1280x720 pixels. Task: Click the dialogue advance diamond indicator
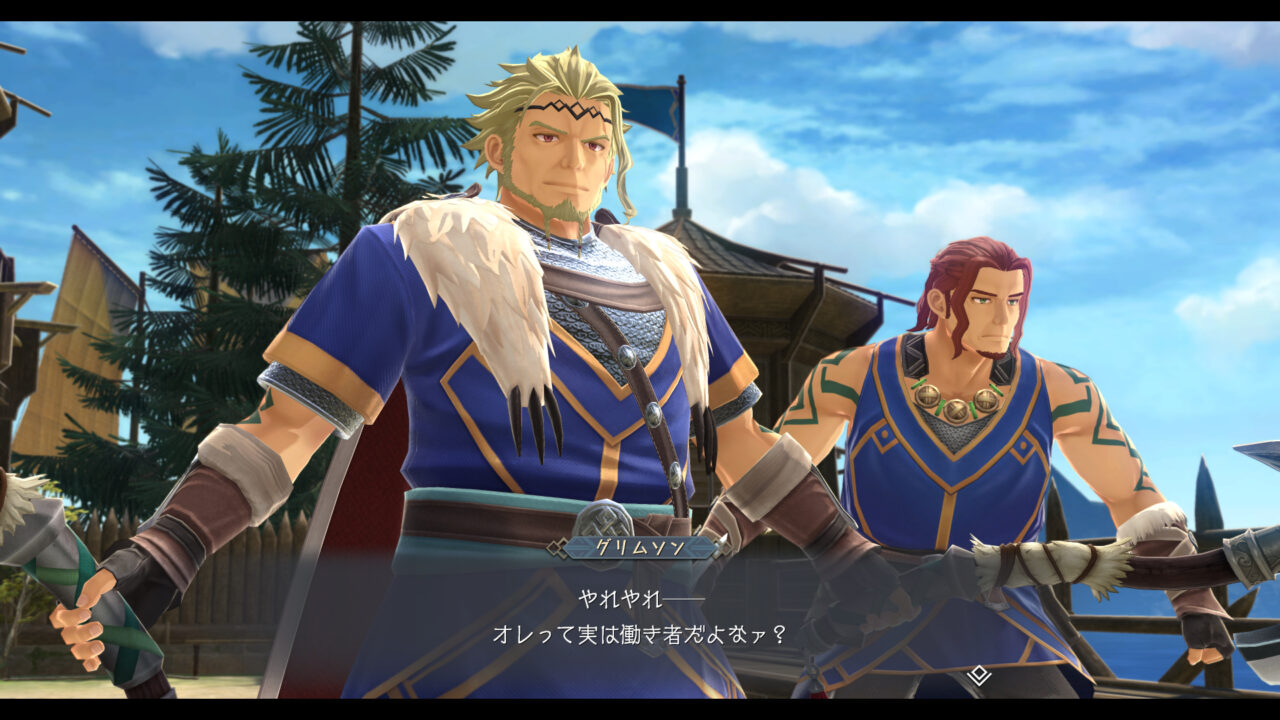tap(978, 676)
